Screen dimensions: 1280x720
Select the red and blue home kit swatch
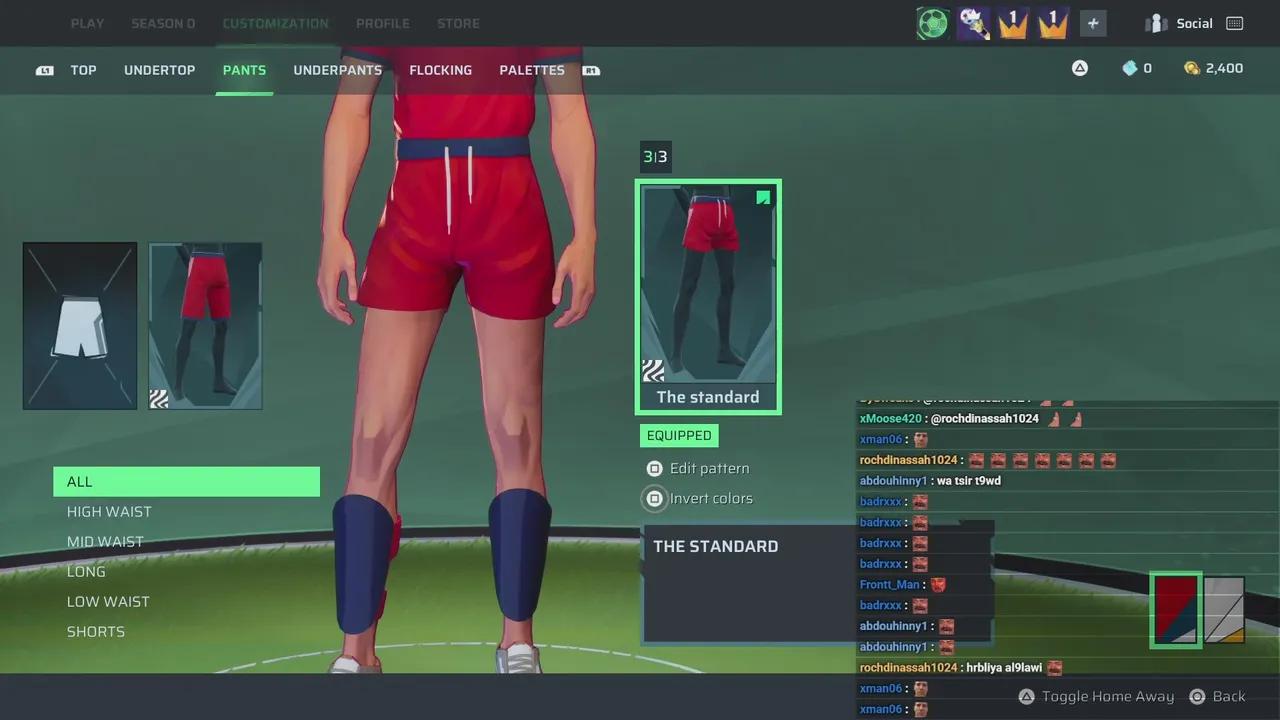(1175, 608)
